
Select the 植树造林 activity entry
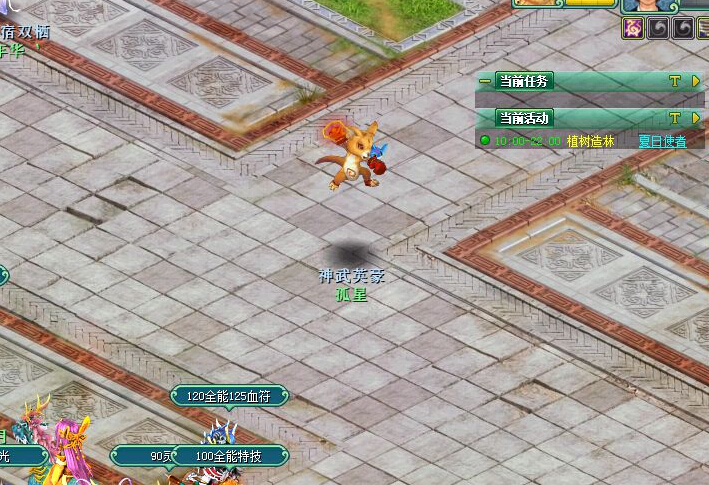click(x=590, y=141)
